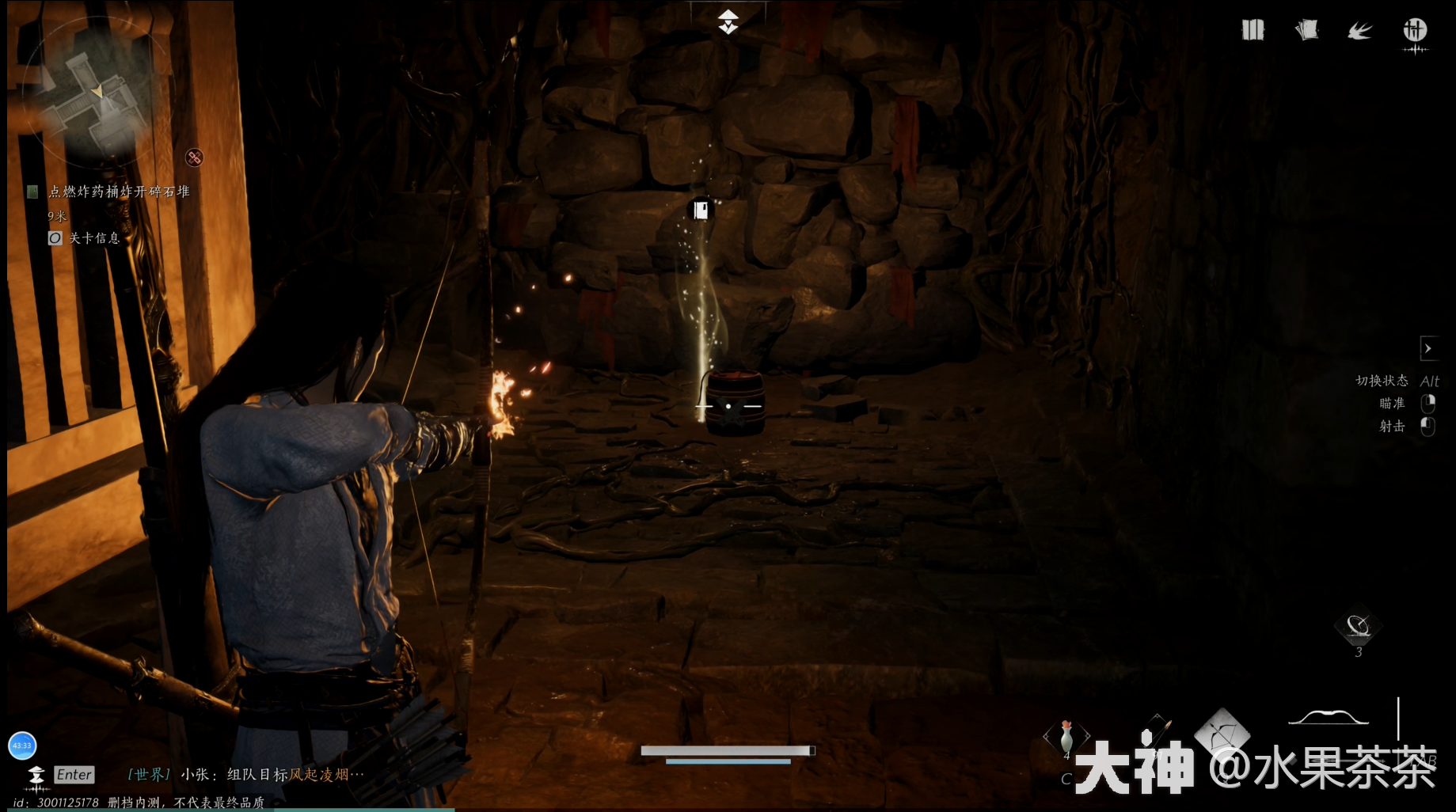Open the stacked cards icon
This screenshot has height=812, width=1456.
click(x=1306, y=31)
